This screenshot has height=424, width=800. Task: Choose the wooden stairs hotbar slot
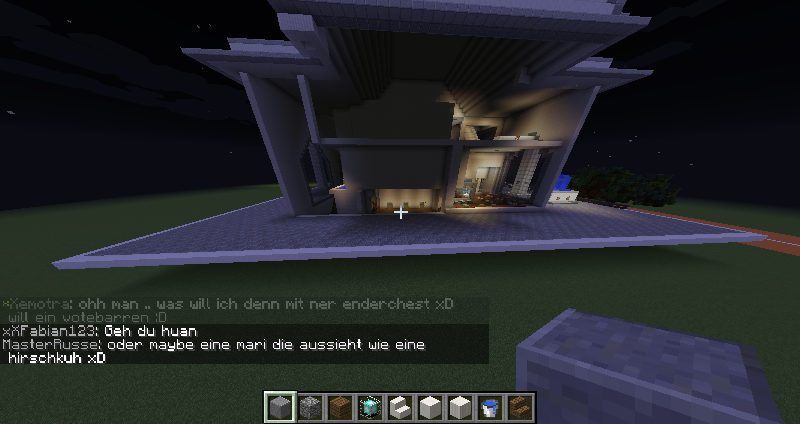tap(520, 407)
